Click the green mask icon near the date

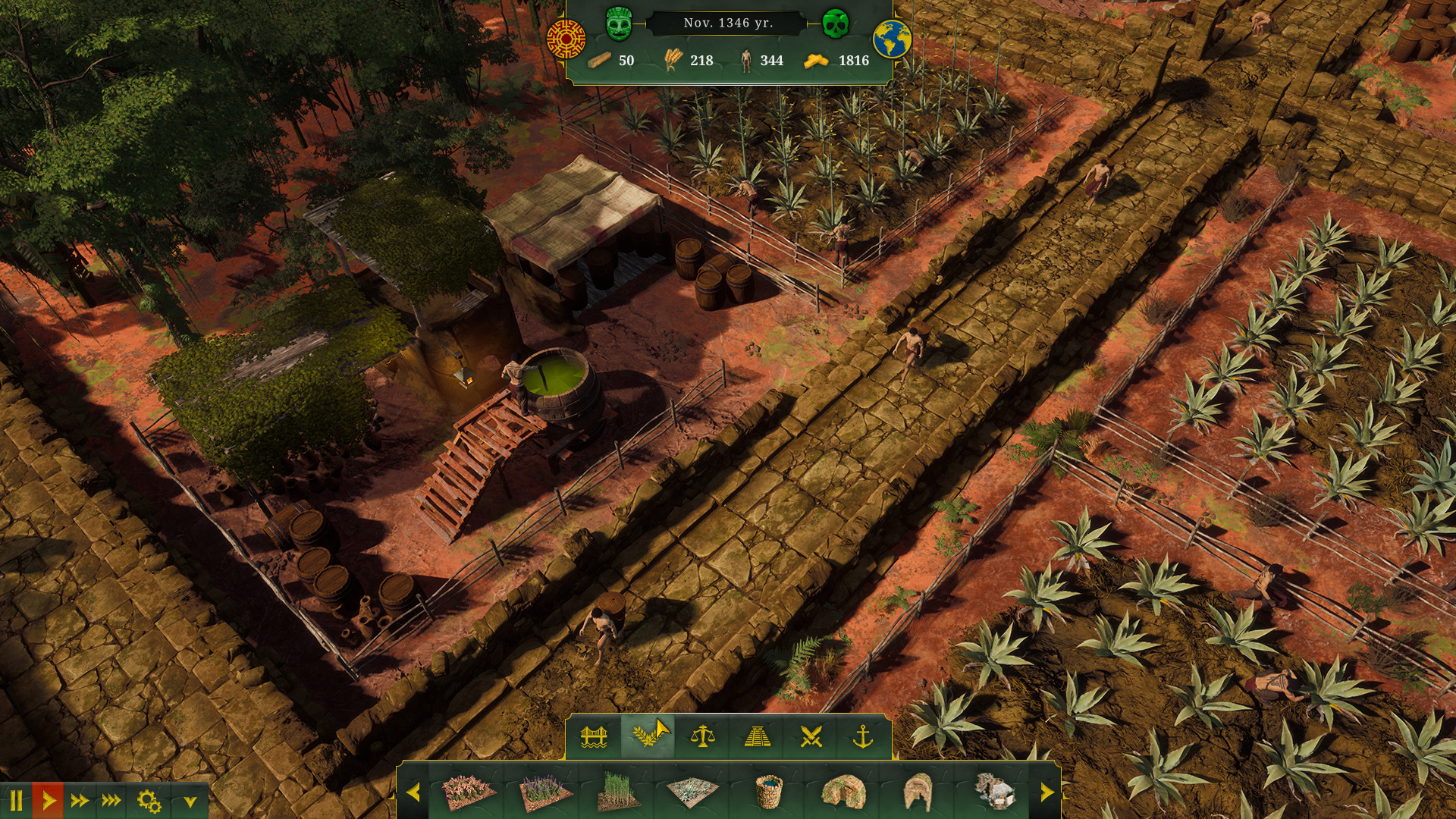click(620, 23)
